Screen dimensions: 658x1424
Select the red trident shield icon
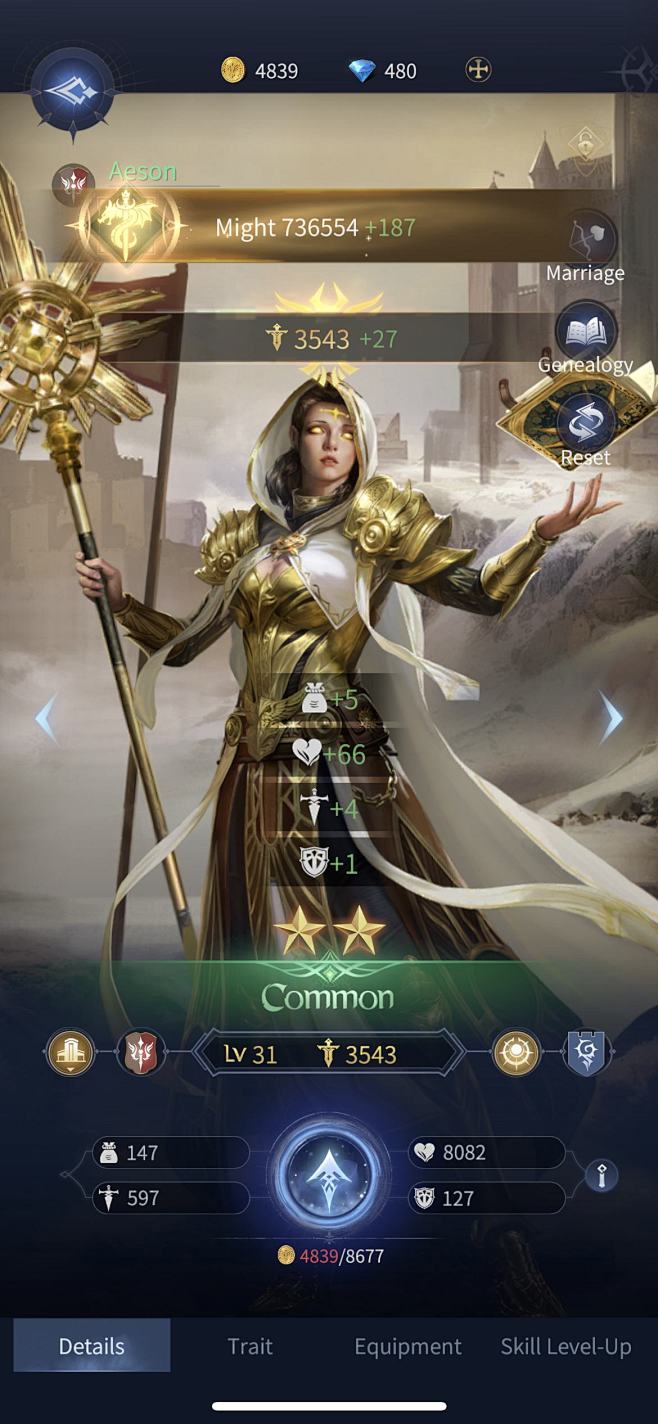pyautogui.click(x=140, y=1053)
